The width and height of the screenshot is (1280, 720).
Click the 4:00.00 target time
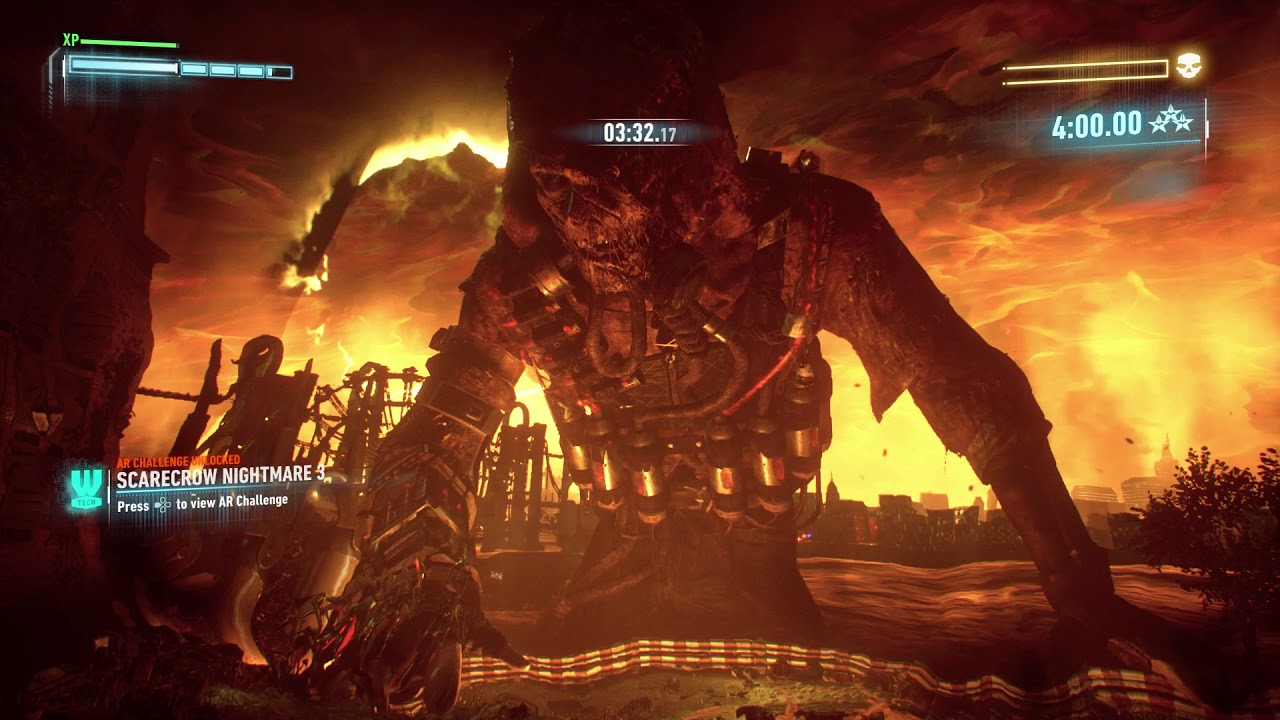(1095, 124)
